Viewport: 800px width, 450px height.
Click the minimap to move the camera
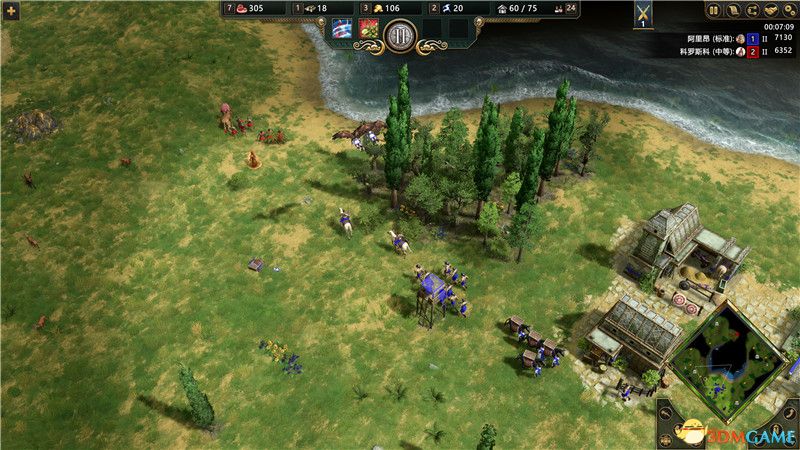(727, 360)
